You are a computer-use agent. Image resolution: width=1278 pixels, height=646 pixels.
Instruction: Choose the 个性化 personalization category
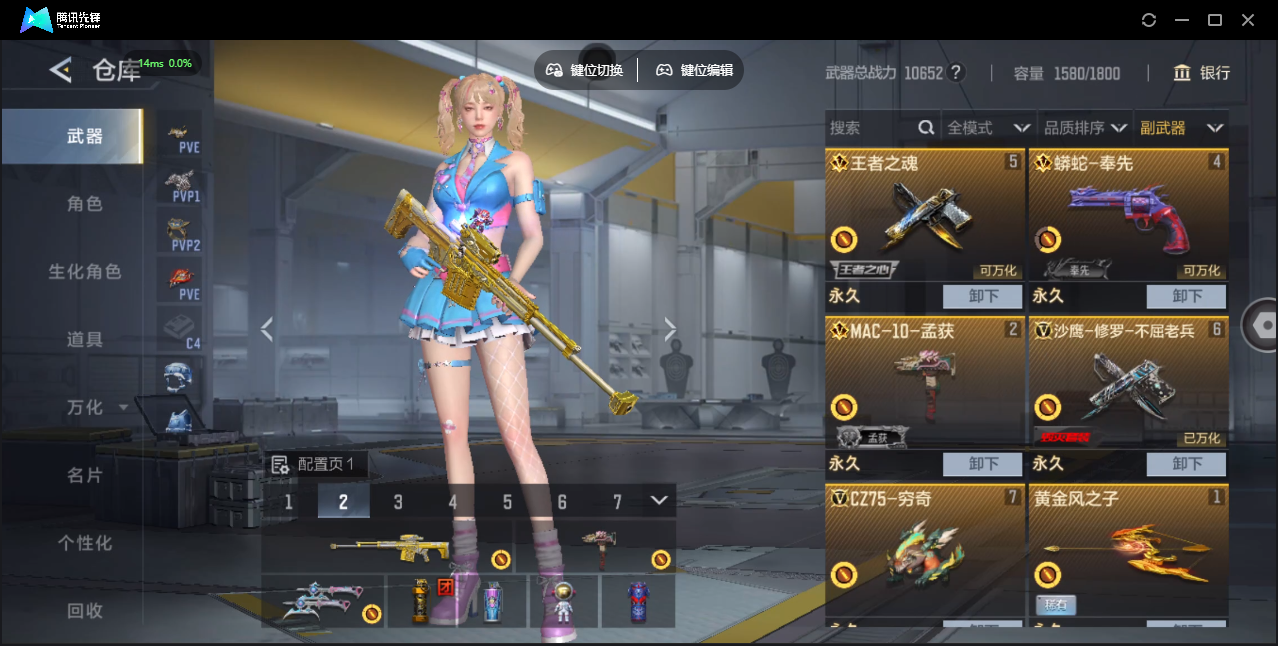[x=85, y=544]
